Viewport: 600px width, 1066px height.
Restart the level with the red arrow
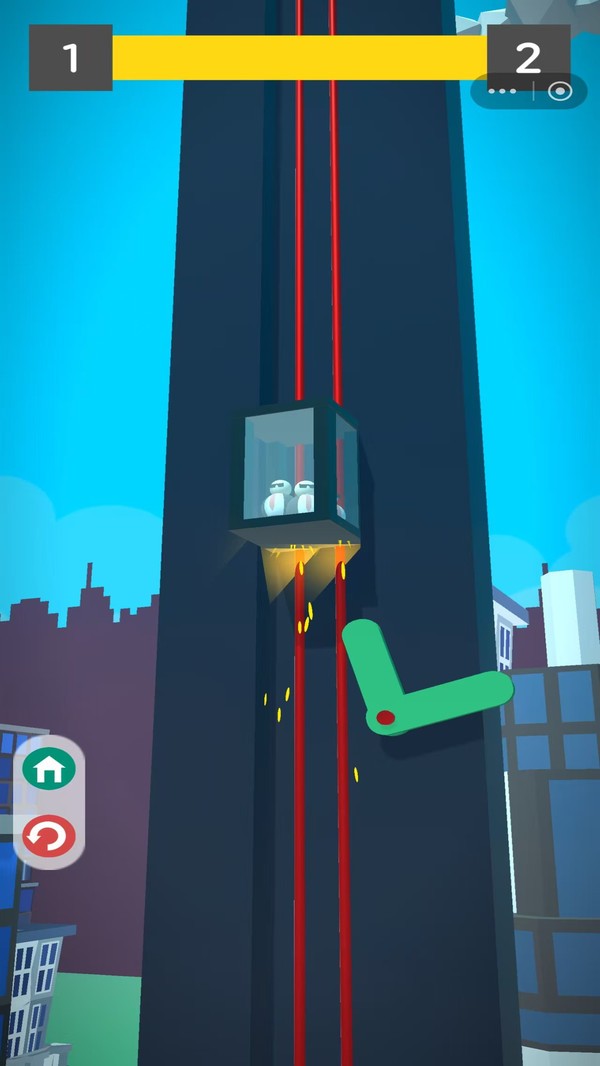49,836
